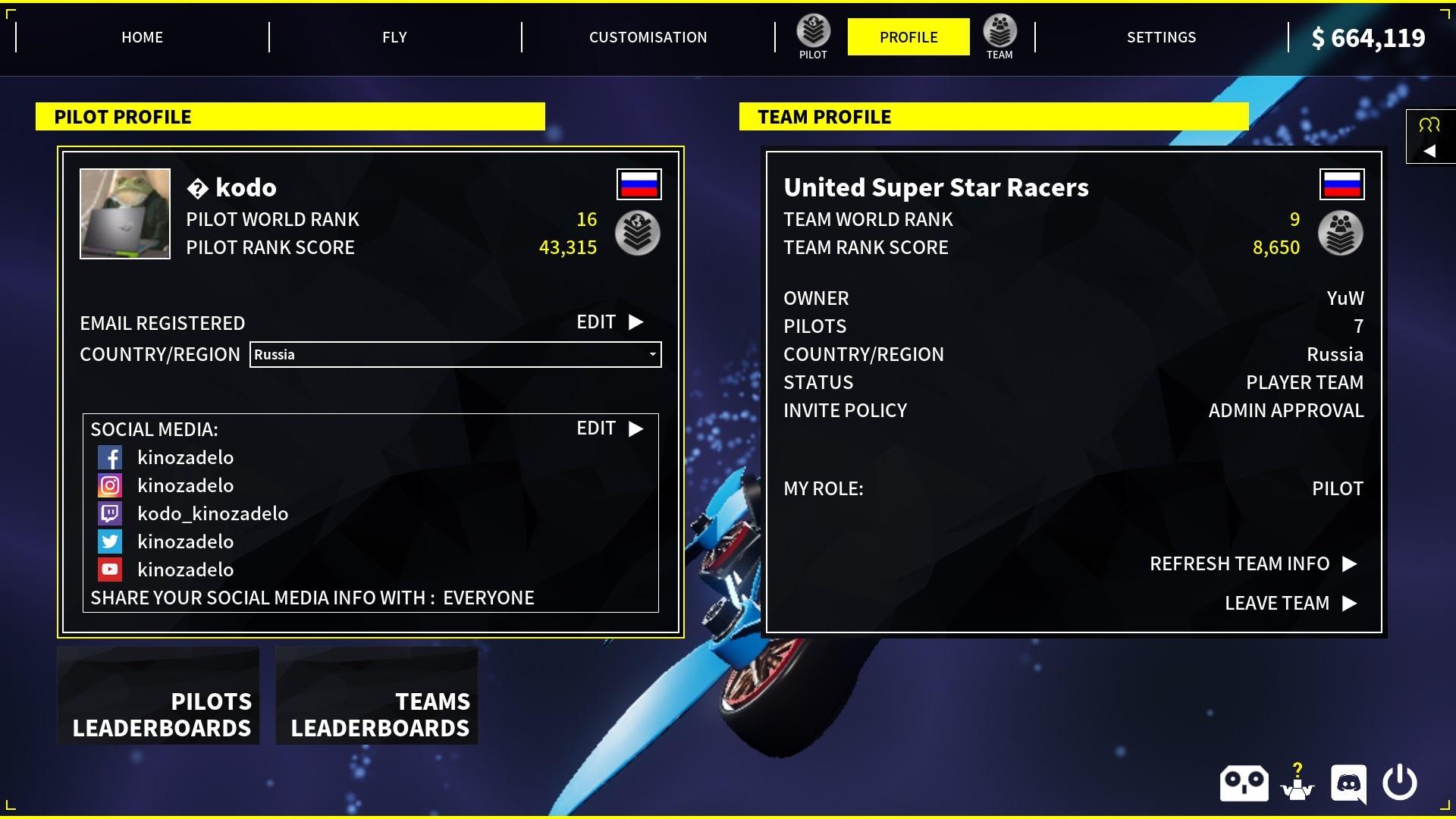Click the power quit icon
This screenshot has width=1456, height=819.
point(1400,783)
